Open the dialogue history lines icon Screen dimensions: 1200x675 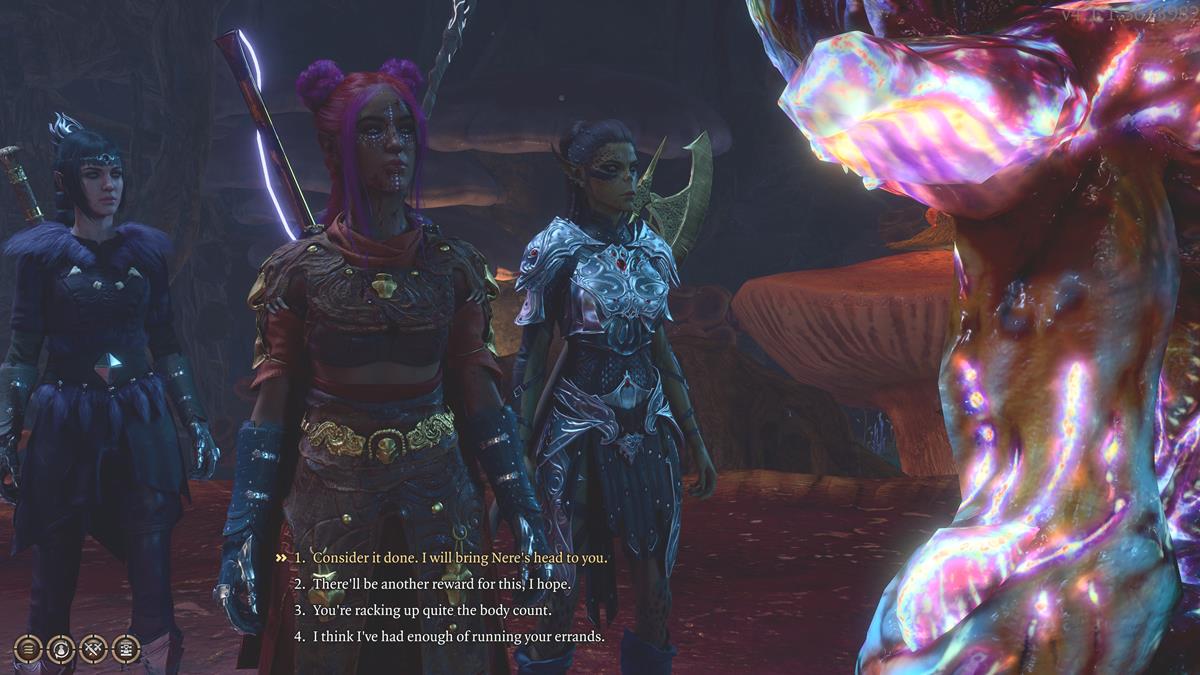click(x=28, y=648)
